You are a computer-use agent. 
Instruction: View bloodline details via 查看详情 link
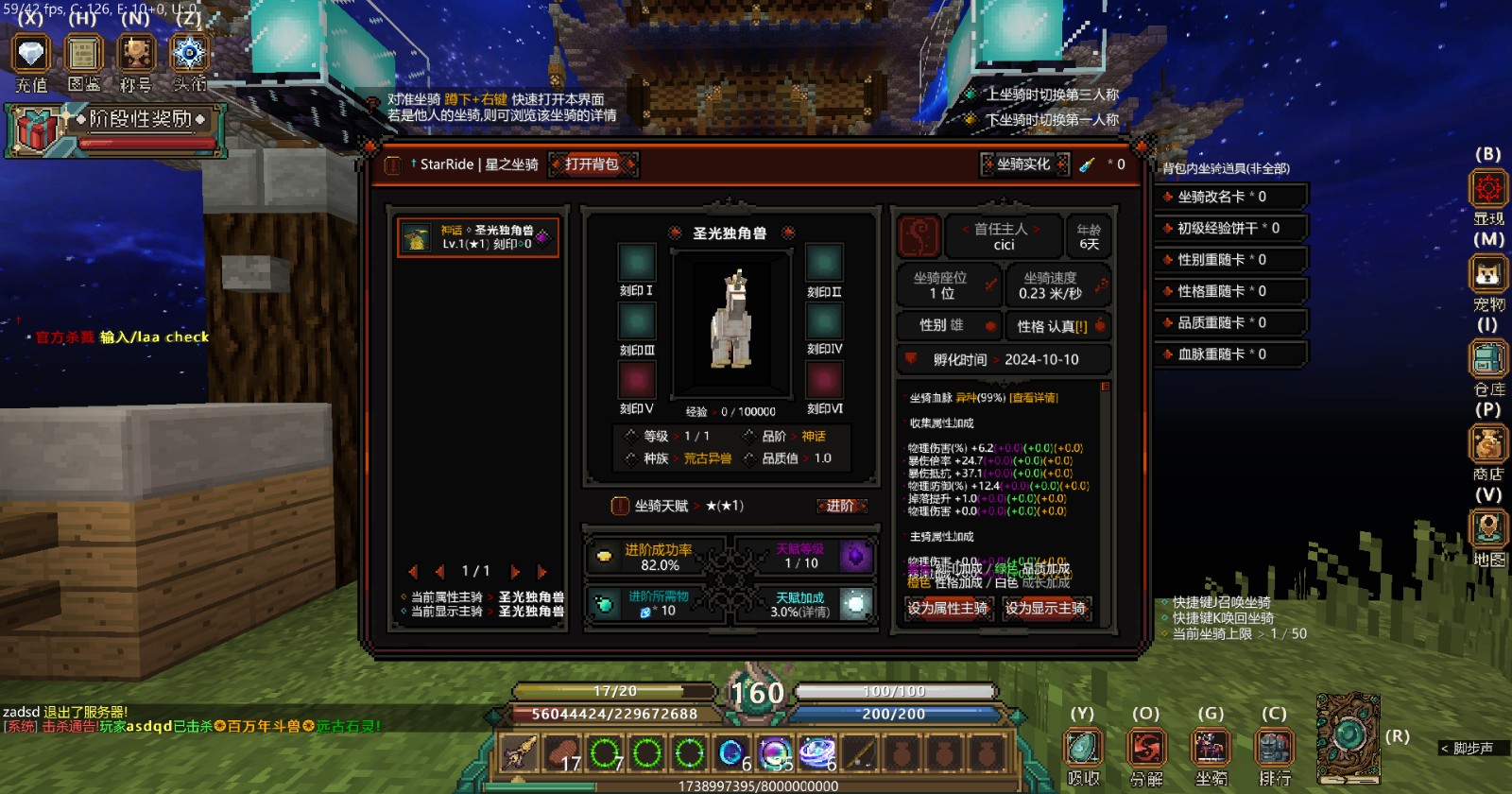pos(1034,398)
